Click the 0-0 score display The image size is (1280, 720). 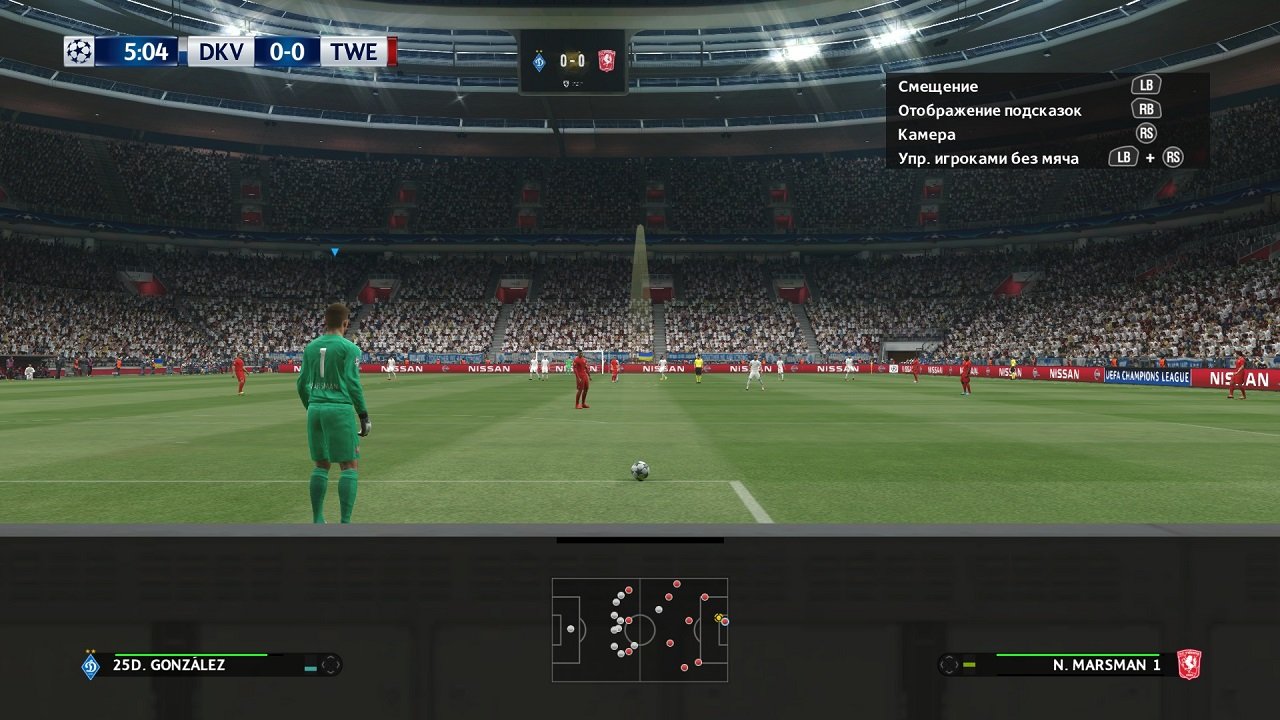click(x=289, y=51)
